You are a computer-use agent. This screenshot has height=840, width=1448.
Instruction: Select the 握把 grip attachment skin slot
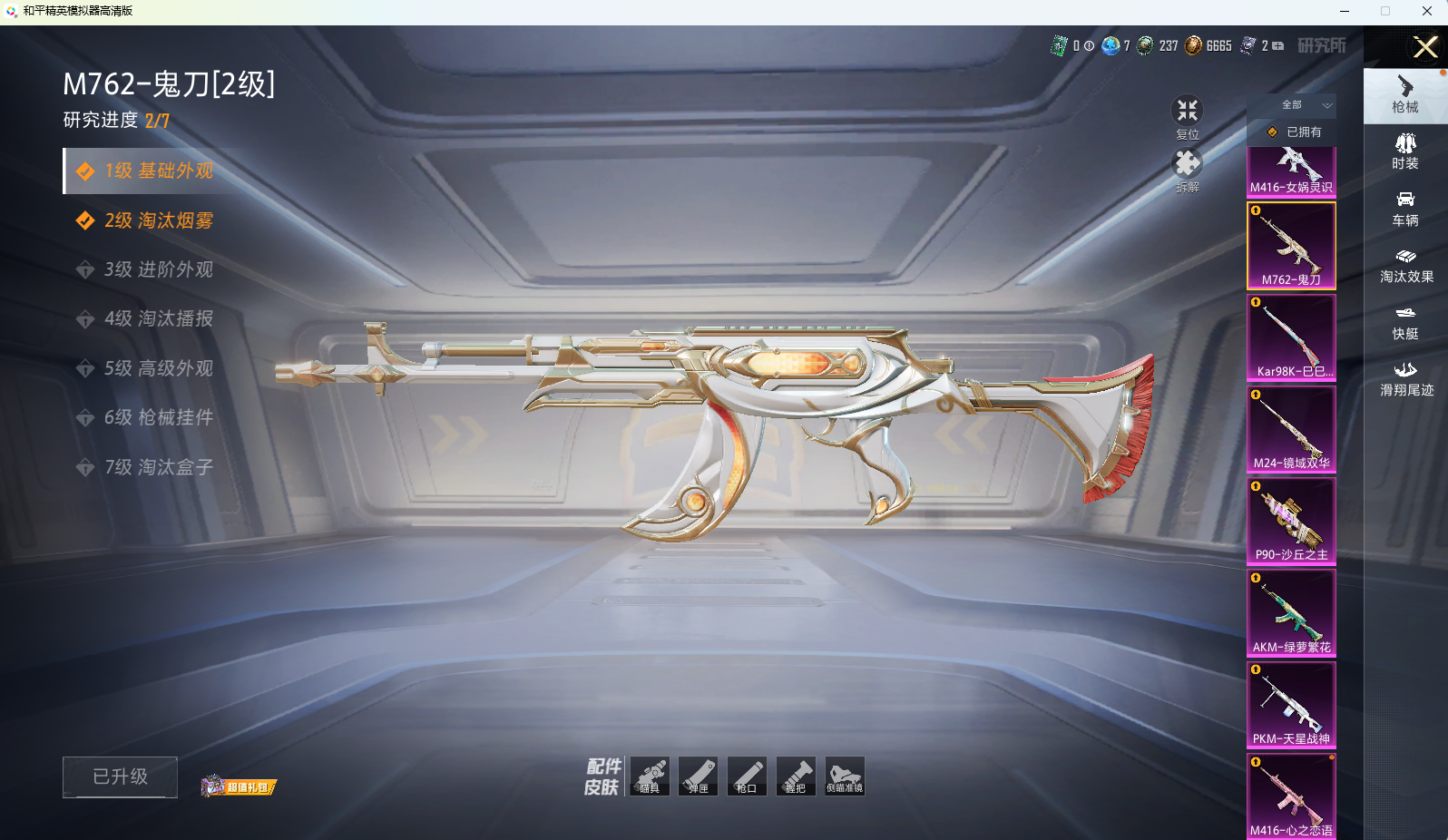click(x=796, y=777)
